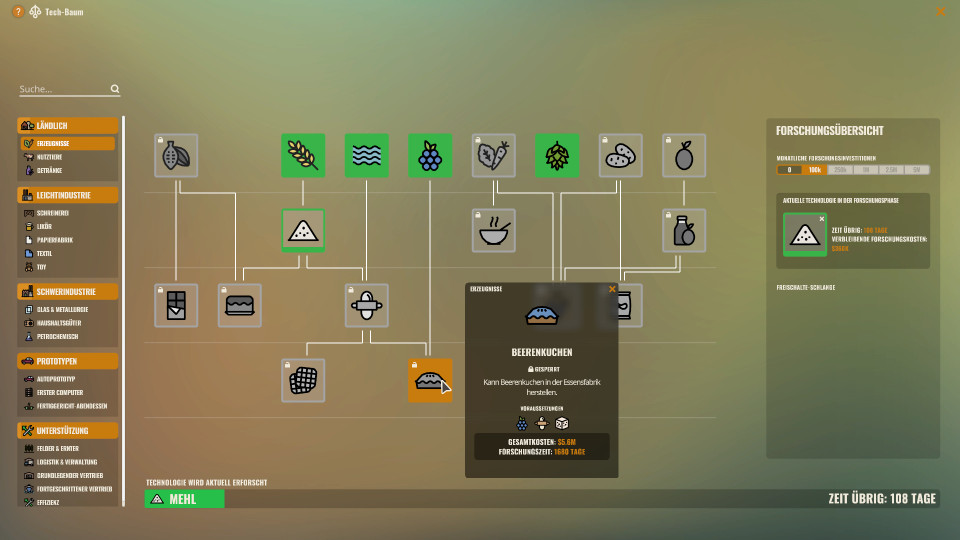Viewport: 960px width, 540px height.
Task: Open the Schreinerei research category
Action: [56, 213]
